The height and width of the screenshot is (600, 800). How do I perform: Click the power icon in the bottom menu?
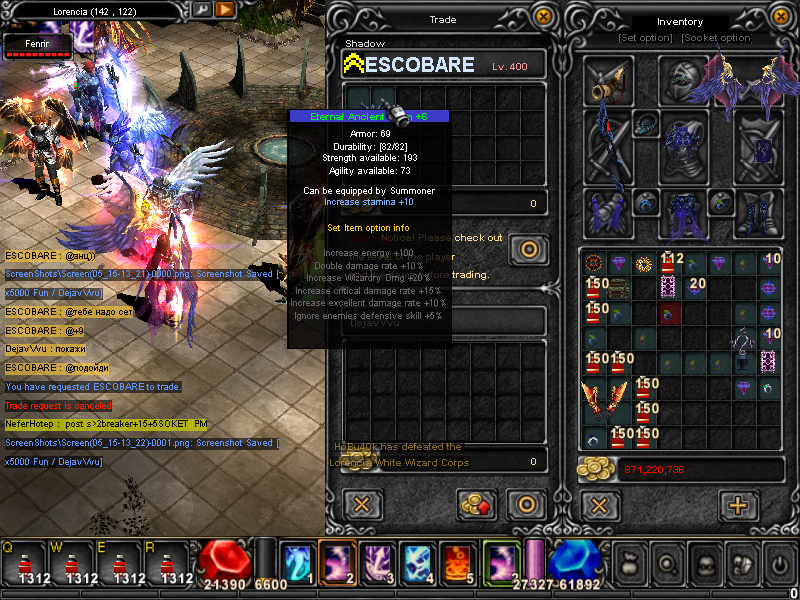pyautogui.click(x=778, y=564)
